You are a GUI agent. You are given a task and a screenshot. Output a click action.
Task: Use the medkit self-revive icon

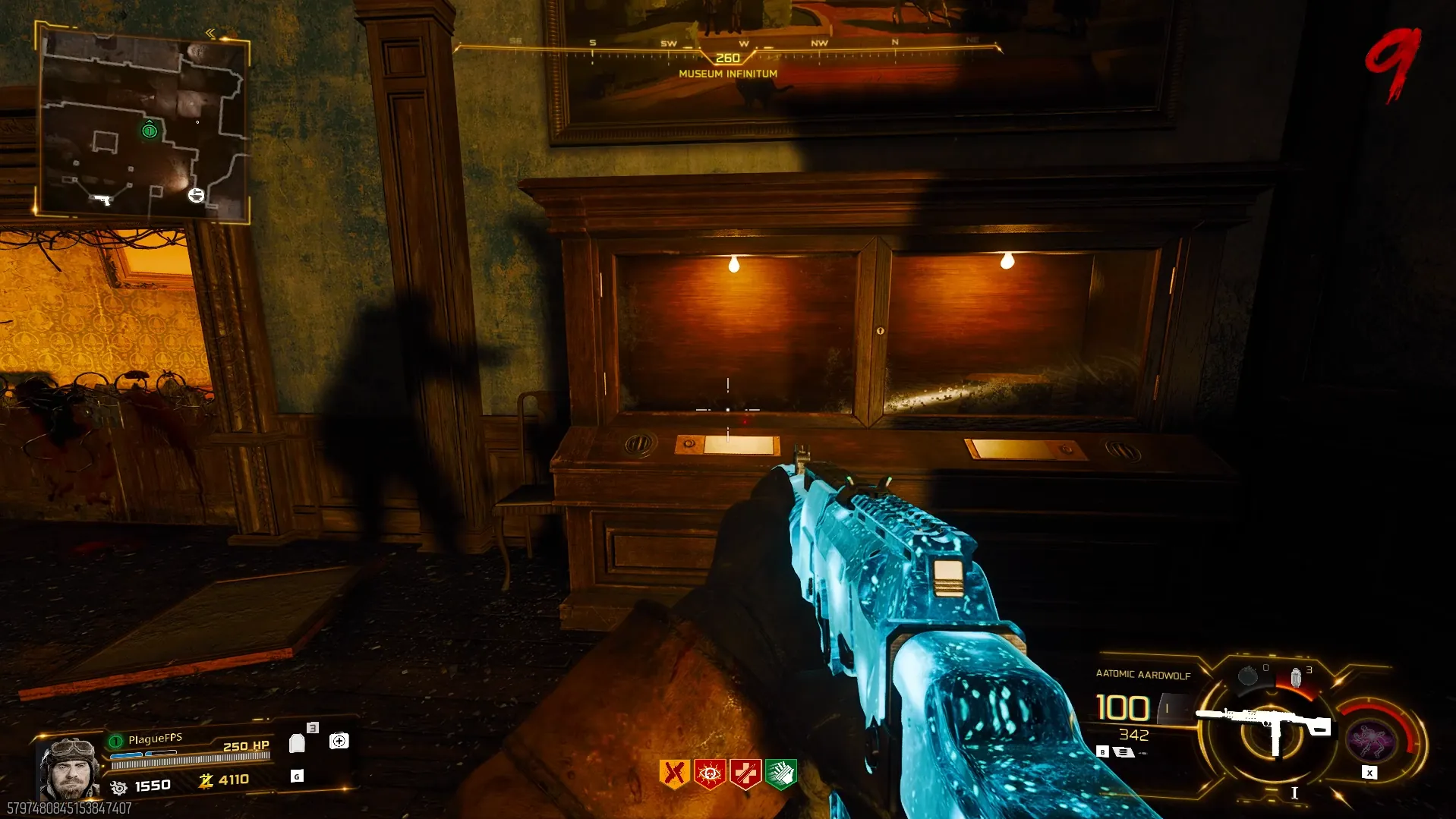click(x=339, y=741)
